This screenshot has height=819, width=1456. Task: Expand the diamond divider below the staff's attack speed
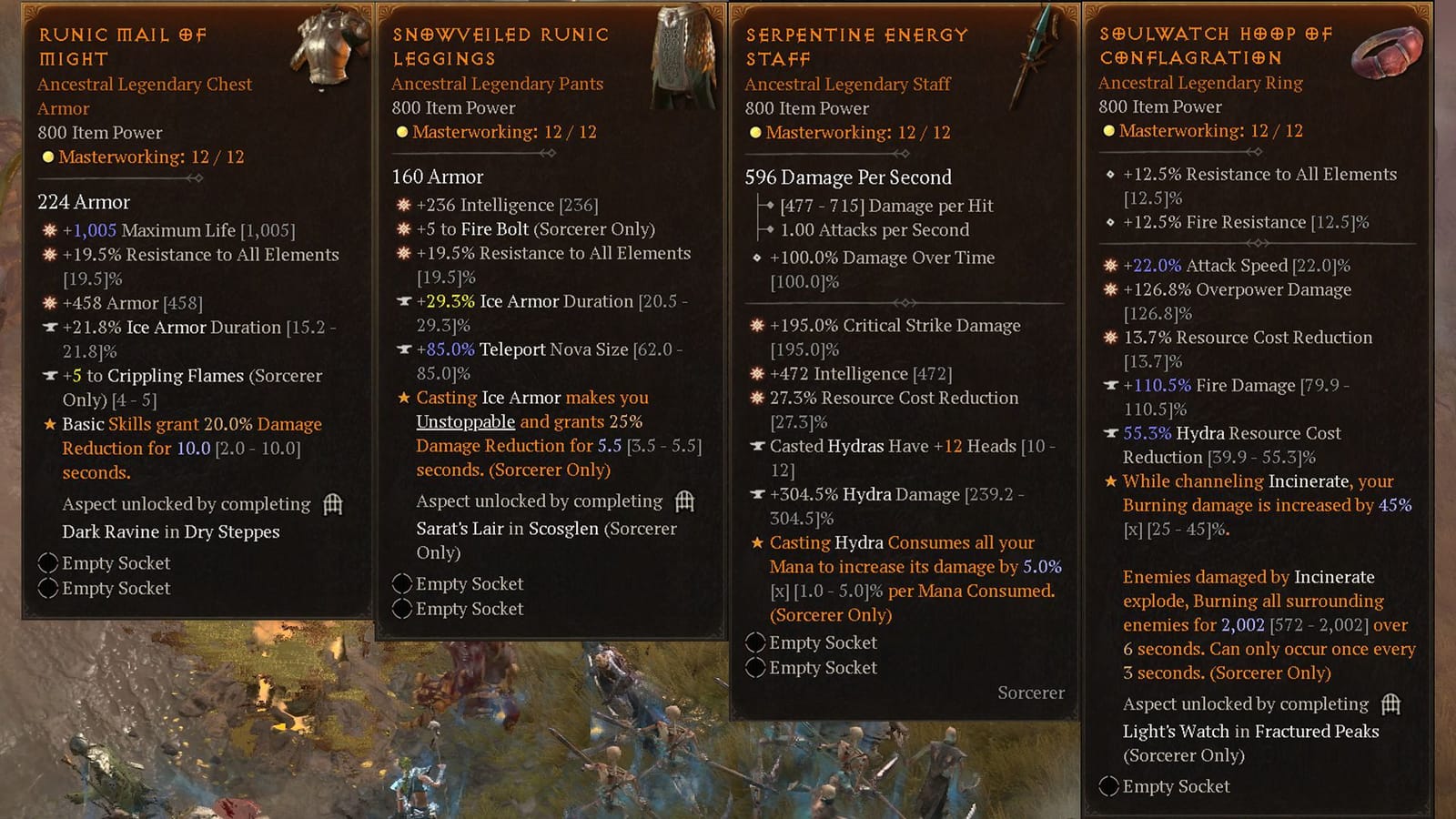[x=905, y=301]
